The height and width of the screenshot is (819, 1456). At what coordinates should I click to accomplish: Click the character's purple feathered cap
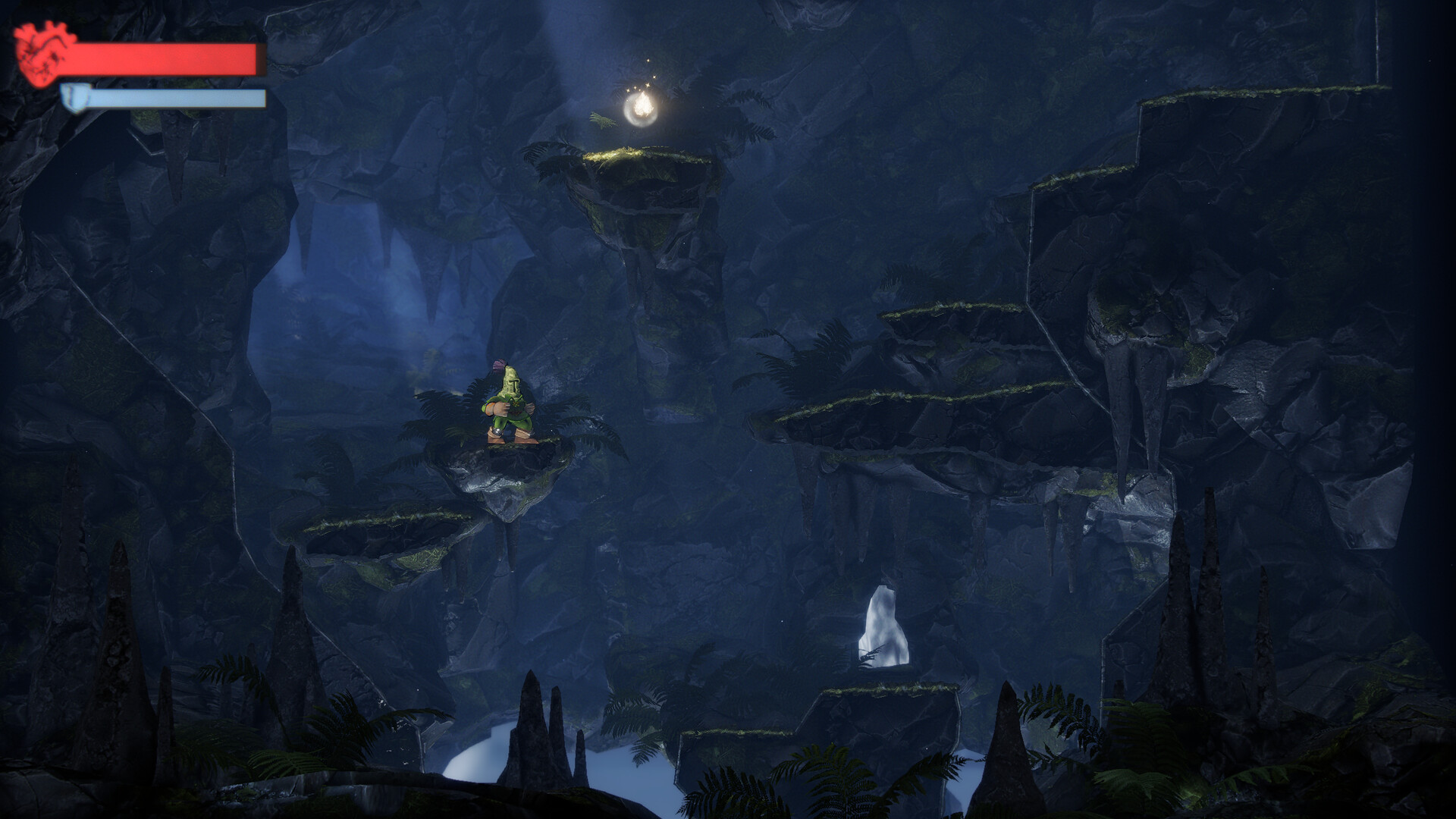pos(499,366)
